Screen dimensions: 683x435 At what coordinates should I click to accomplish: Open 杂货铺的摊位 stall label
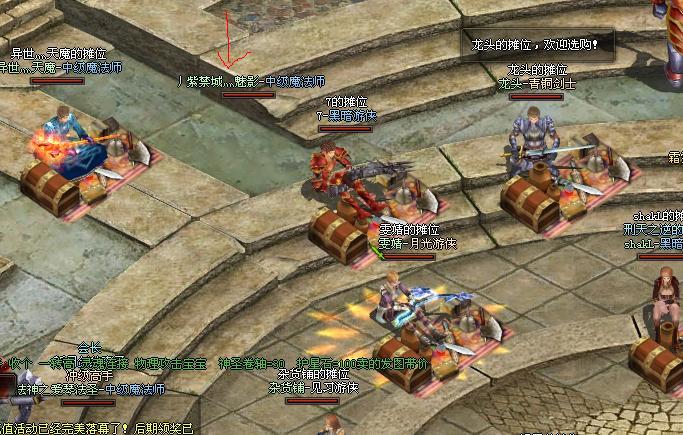(313, 374)
